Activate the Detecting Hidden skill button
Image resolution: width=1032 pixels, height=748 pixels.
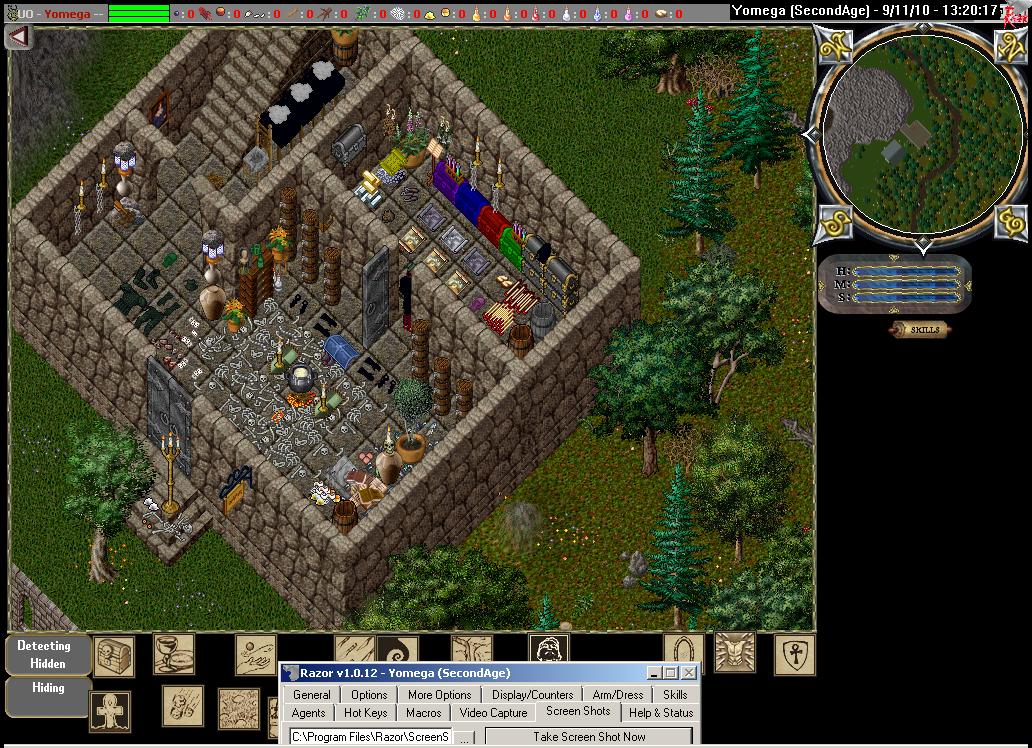pos(47,654)
